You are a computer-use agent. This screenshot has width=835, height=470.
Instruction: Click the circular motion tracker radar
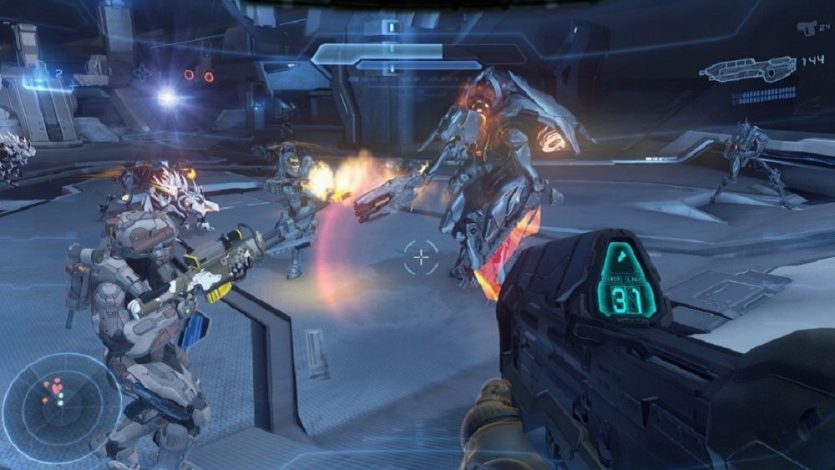click(x=62, y=407)
